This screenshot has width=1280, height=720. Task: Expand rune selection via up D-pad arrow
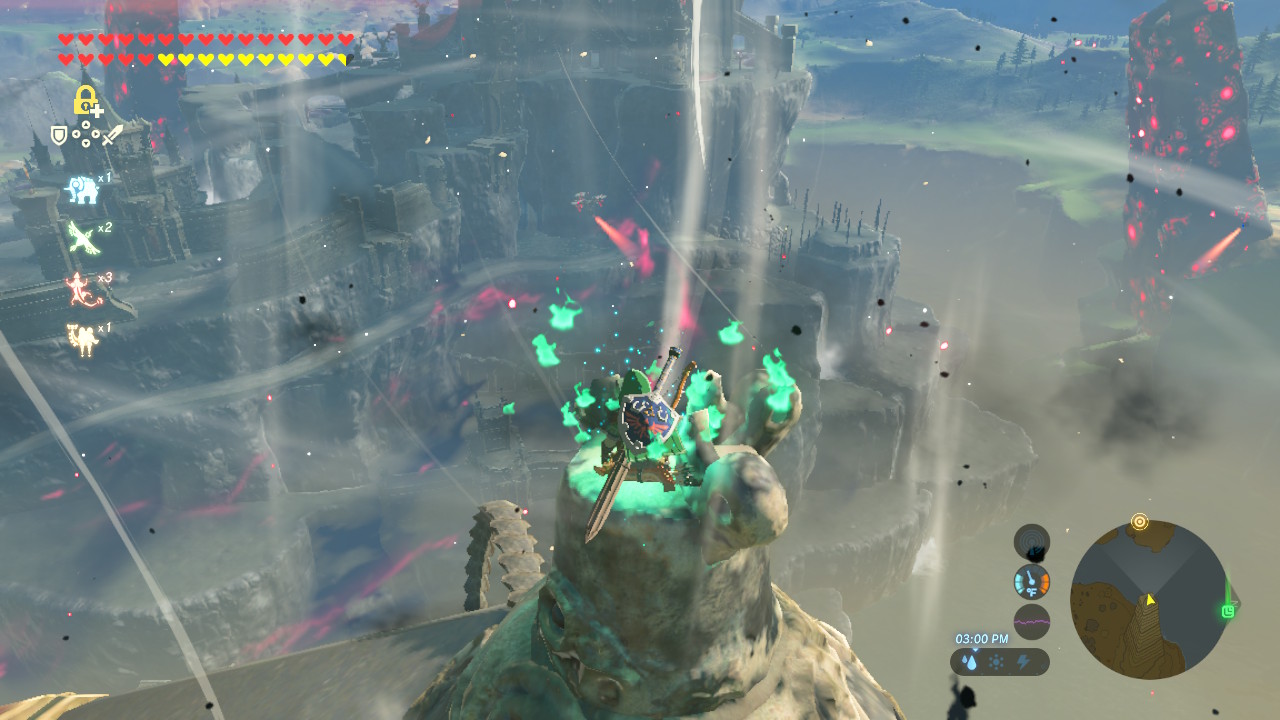point(86,123)
